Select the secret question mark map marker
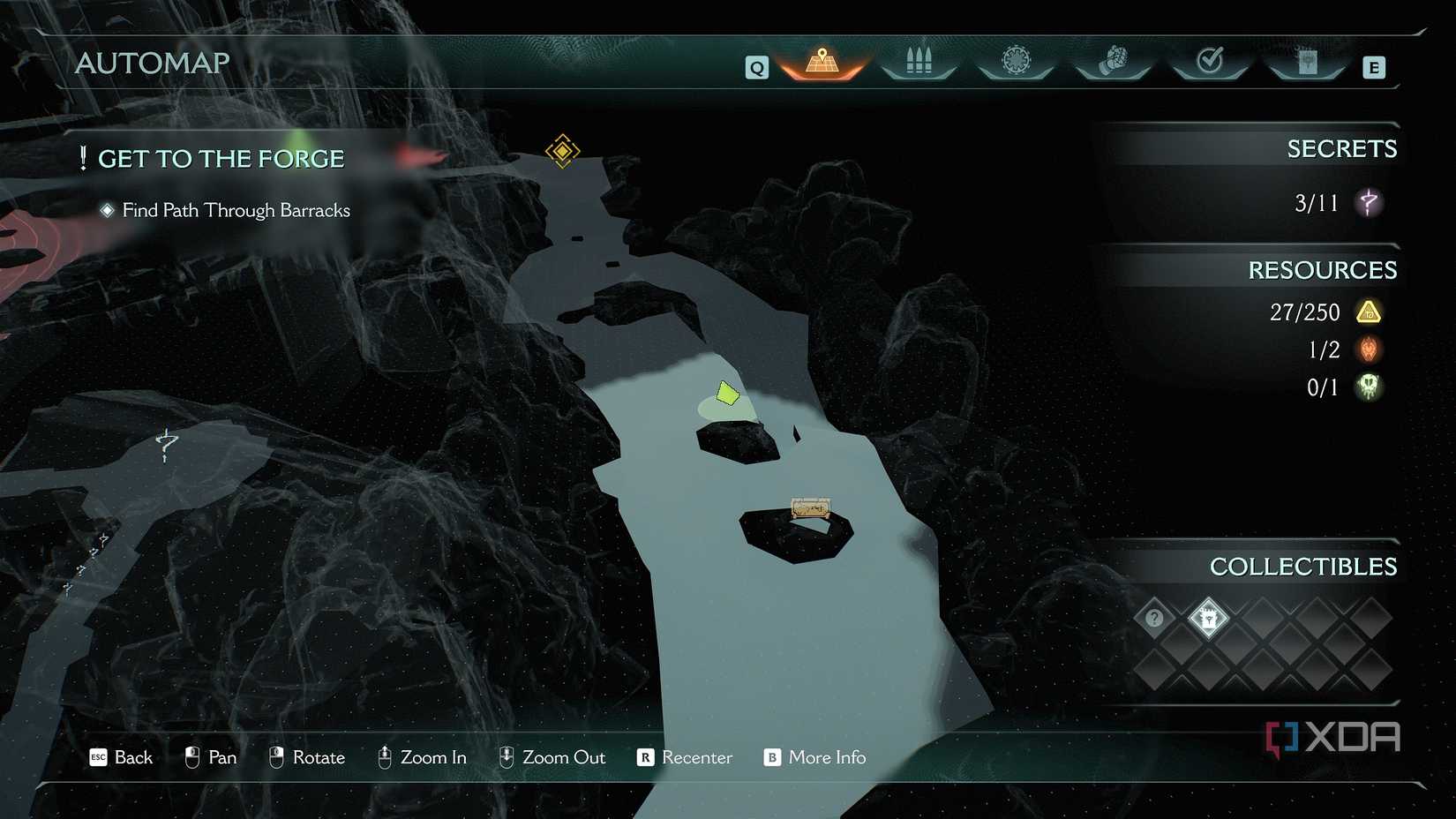 coord(166,445)
